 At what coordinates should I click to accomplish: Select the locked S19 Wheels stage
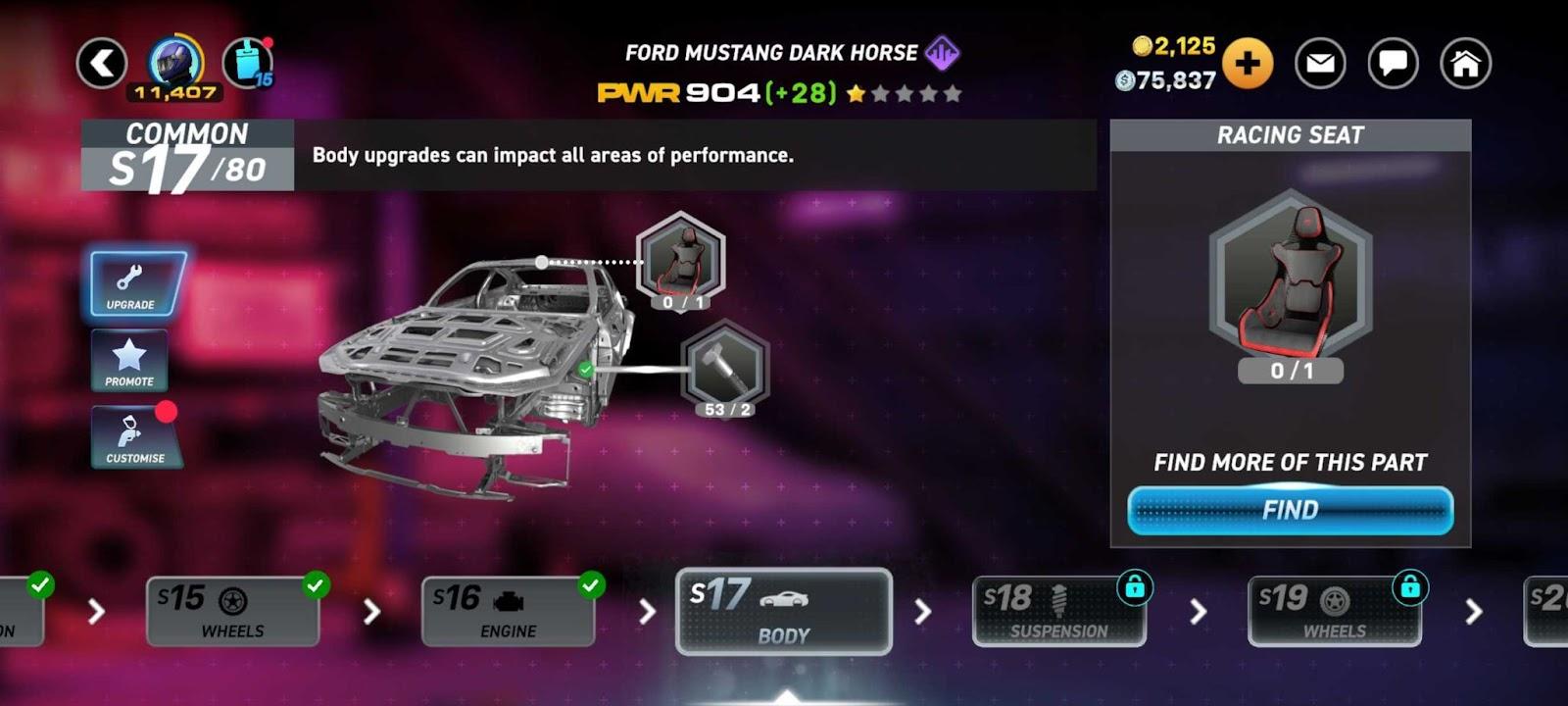[1334, 612]
